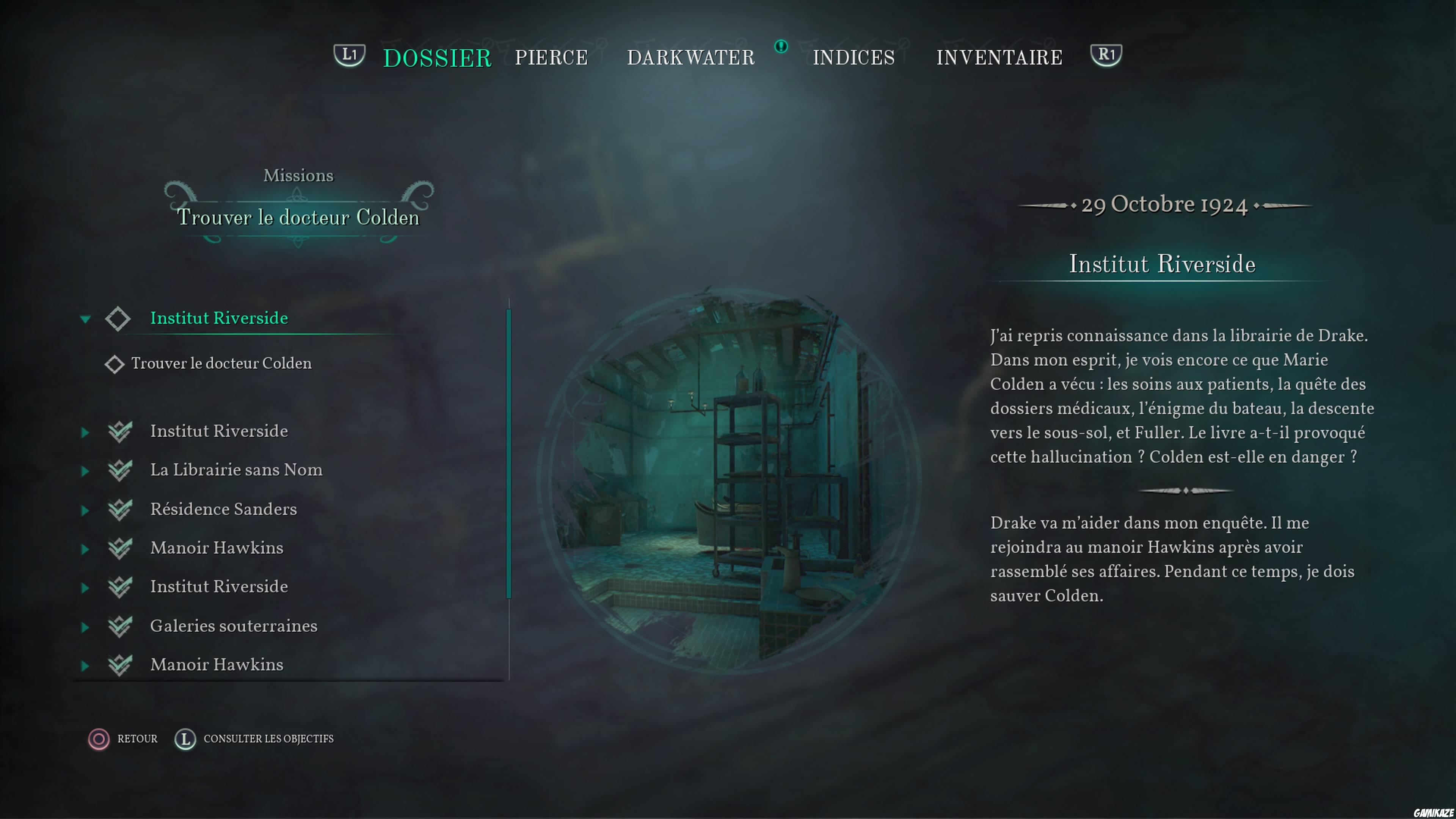The height and width of the screenshot is (819, 1456).
Task: Click the completion chevrons beside Manoir Hawkins
Action: [x=121, y=548]
